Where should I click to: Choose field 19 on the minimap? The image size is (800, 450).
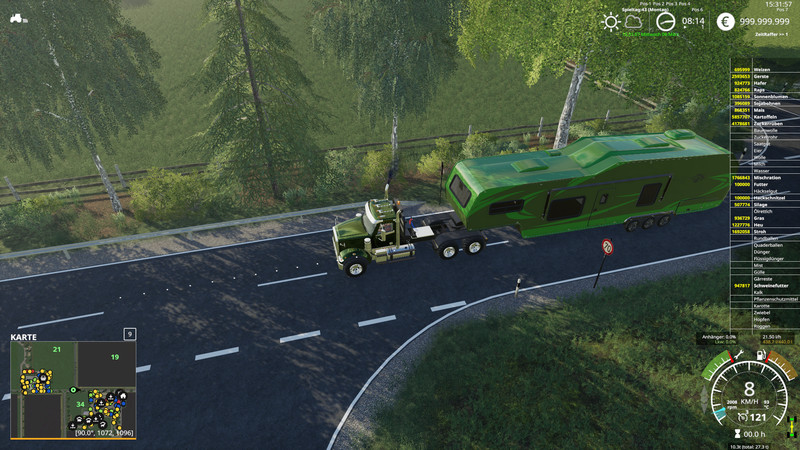[115, 357]
